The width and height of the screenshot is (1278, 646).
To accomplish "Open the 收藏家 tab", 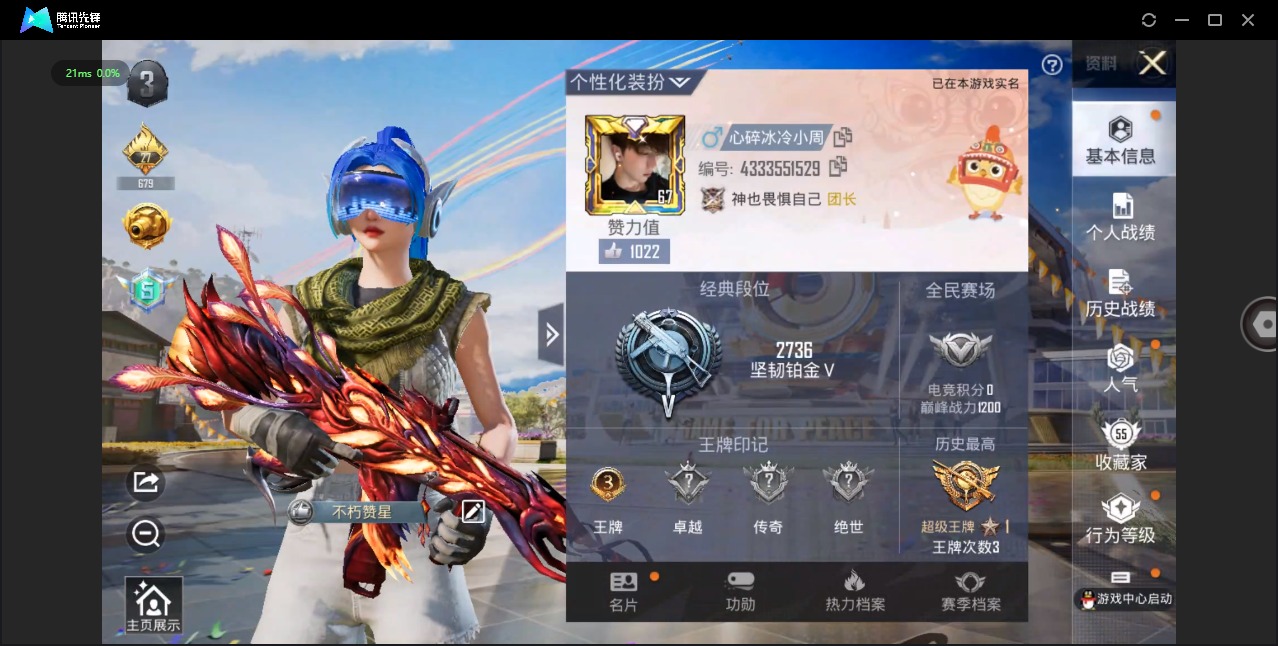I will click(1120, 445).
